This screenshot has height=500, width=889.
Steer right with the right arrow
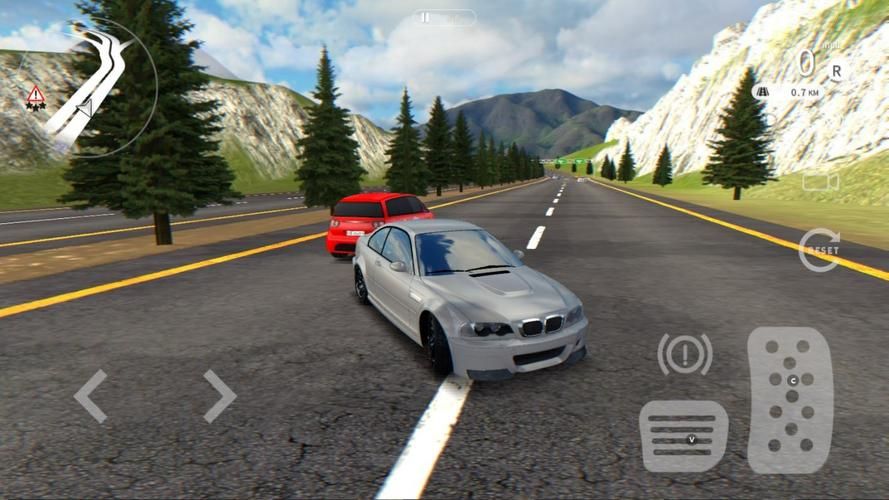[x=219, y=396]
